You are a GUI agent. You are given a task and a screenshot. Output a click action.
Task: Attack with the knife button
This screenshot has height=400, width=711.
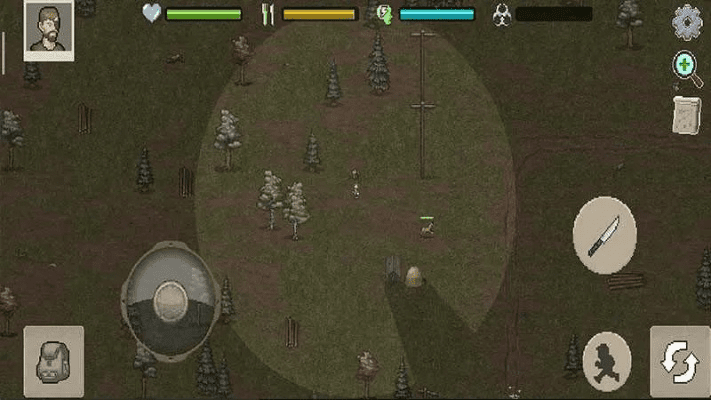[604, 235]
